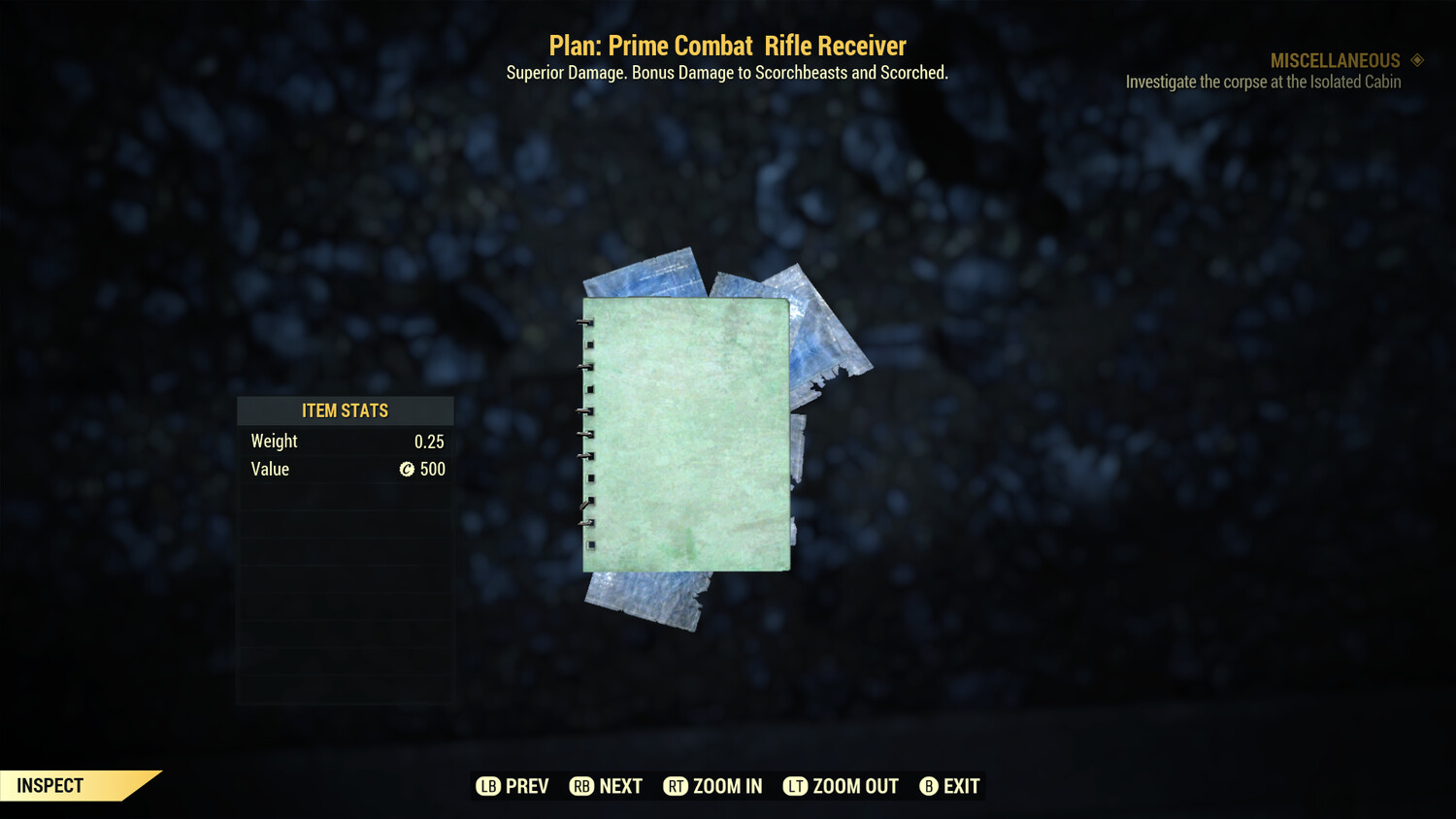Click the B button prompt icon
The height and width of the screenshot is (819, 1456).
(x=928, y=786)
